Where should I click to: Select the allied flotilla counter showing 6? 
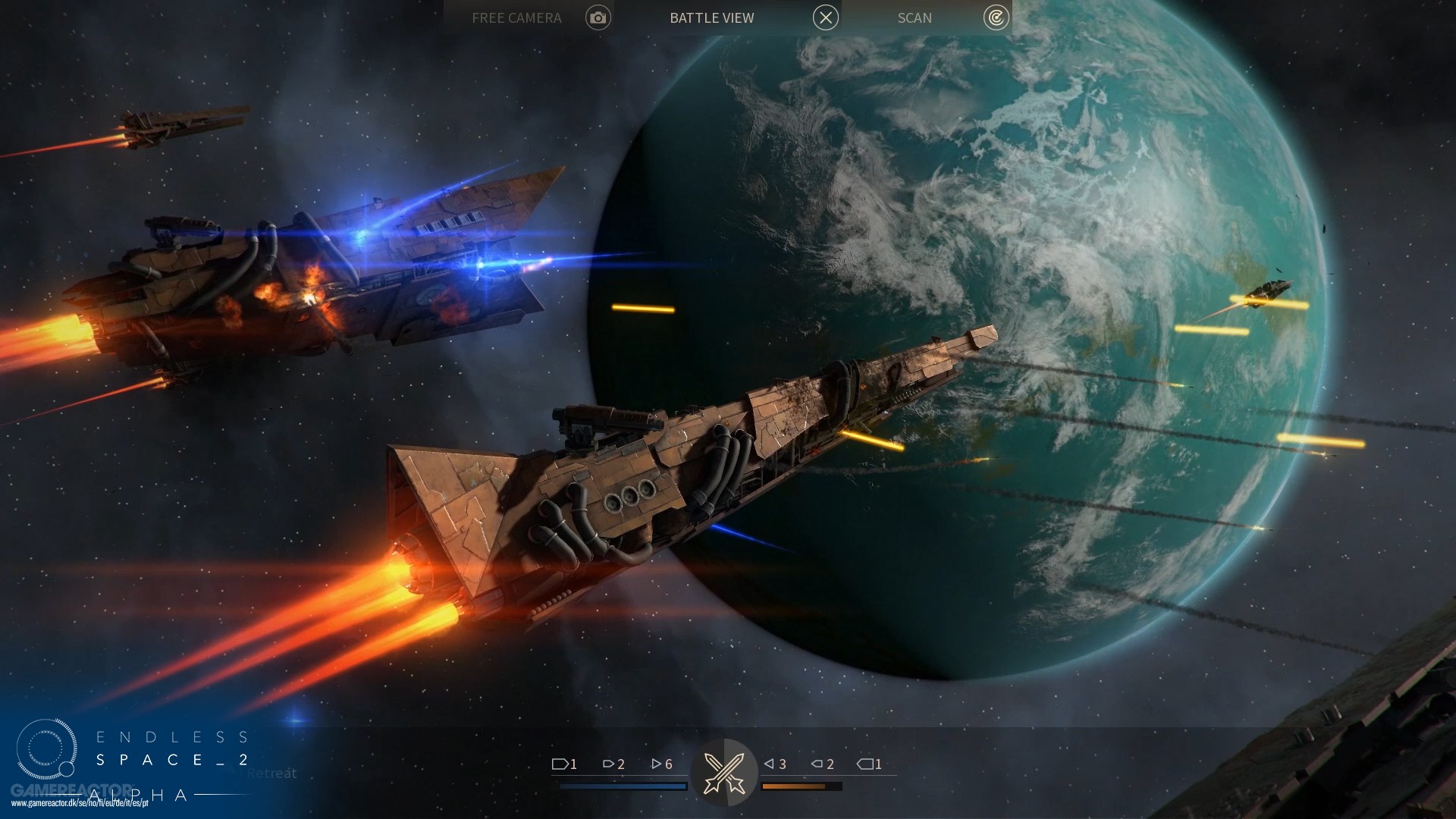point(661,764)
